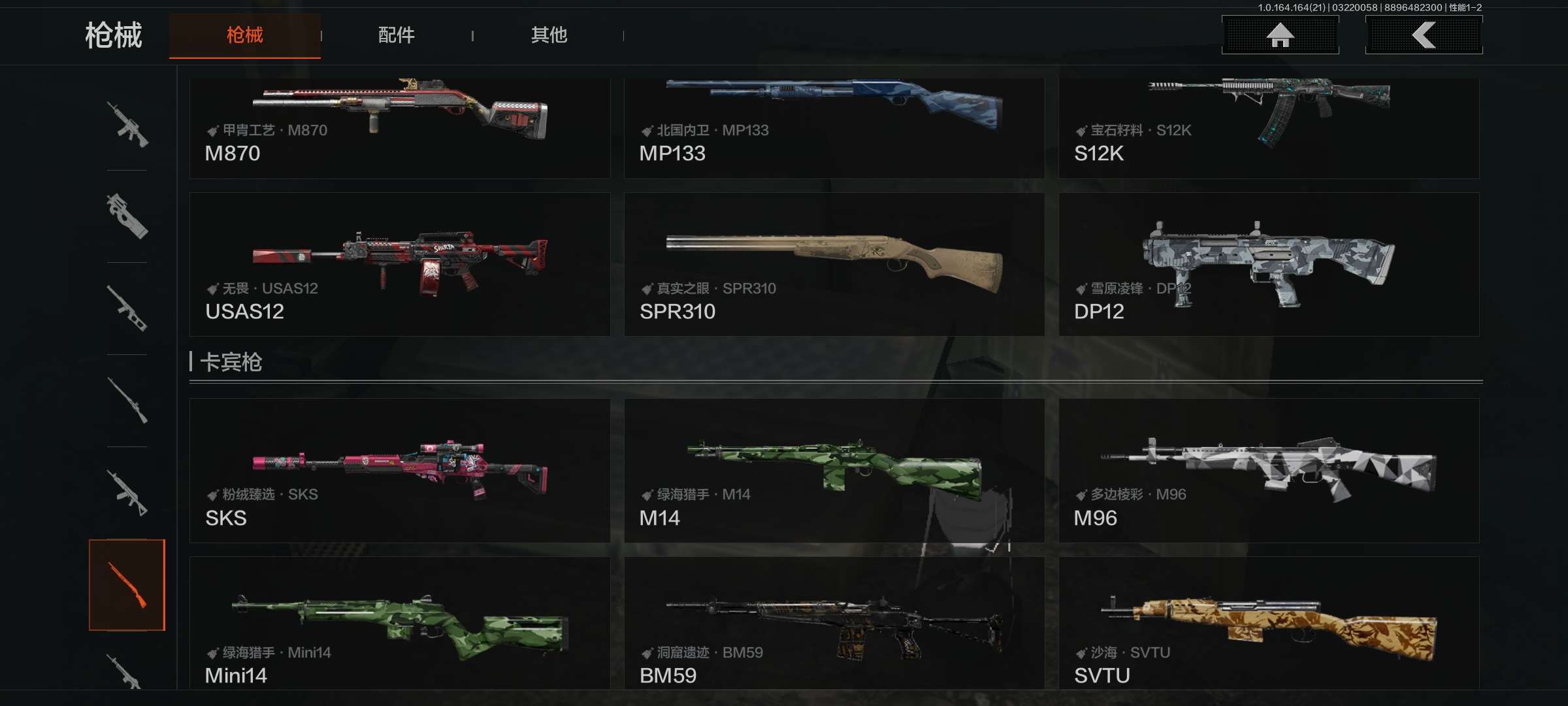1568x706 pixels.
Task: Select the highlighted orange rifle category icon
Action: 127,585
